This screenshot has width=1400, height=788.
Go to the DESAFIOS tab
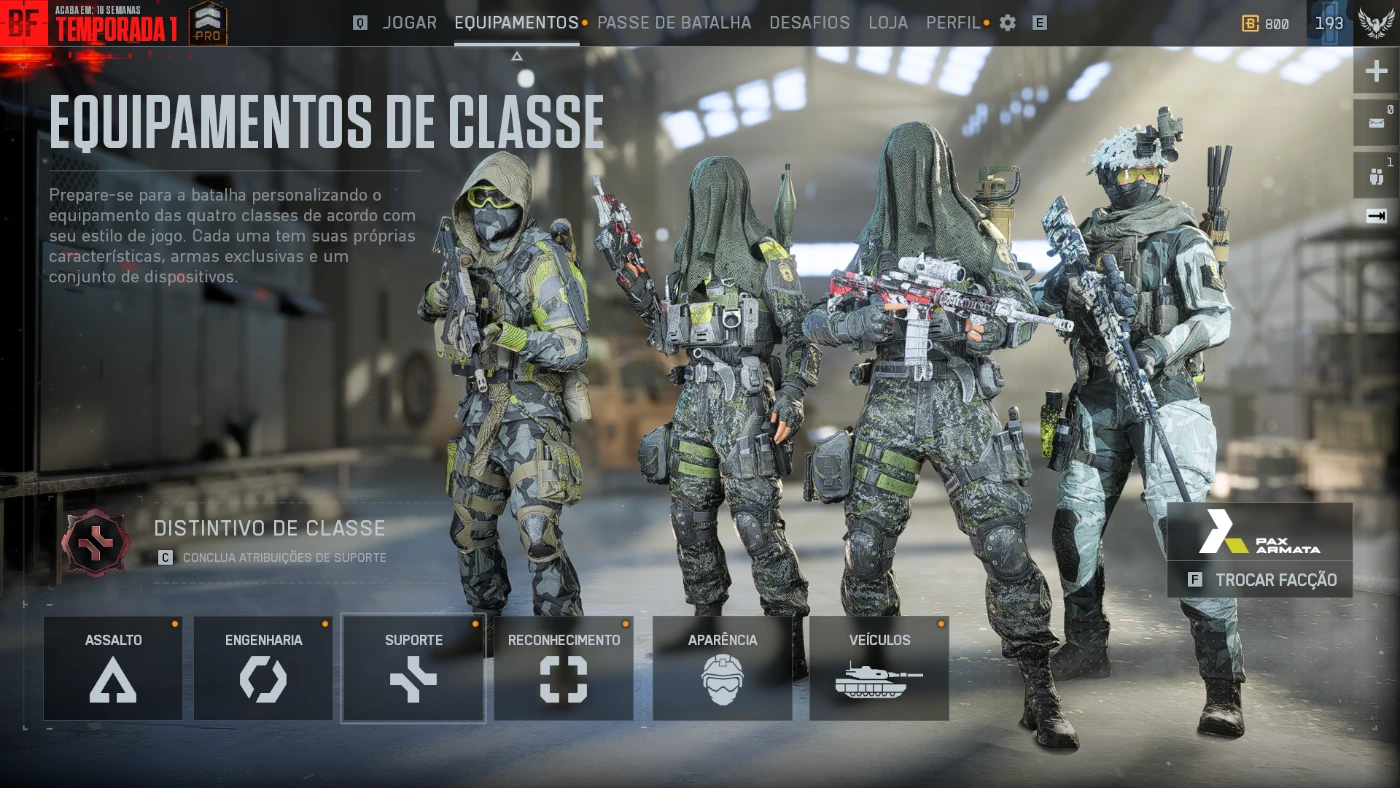click(x=809, y=22)
